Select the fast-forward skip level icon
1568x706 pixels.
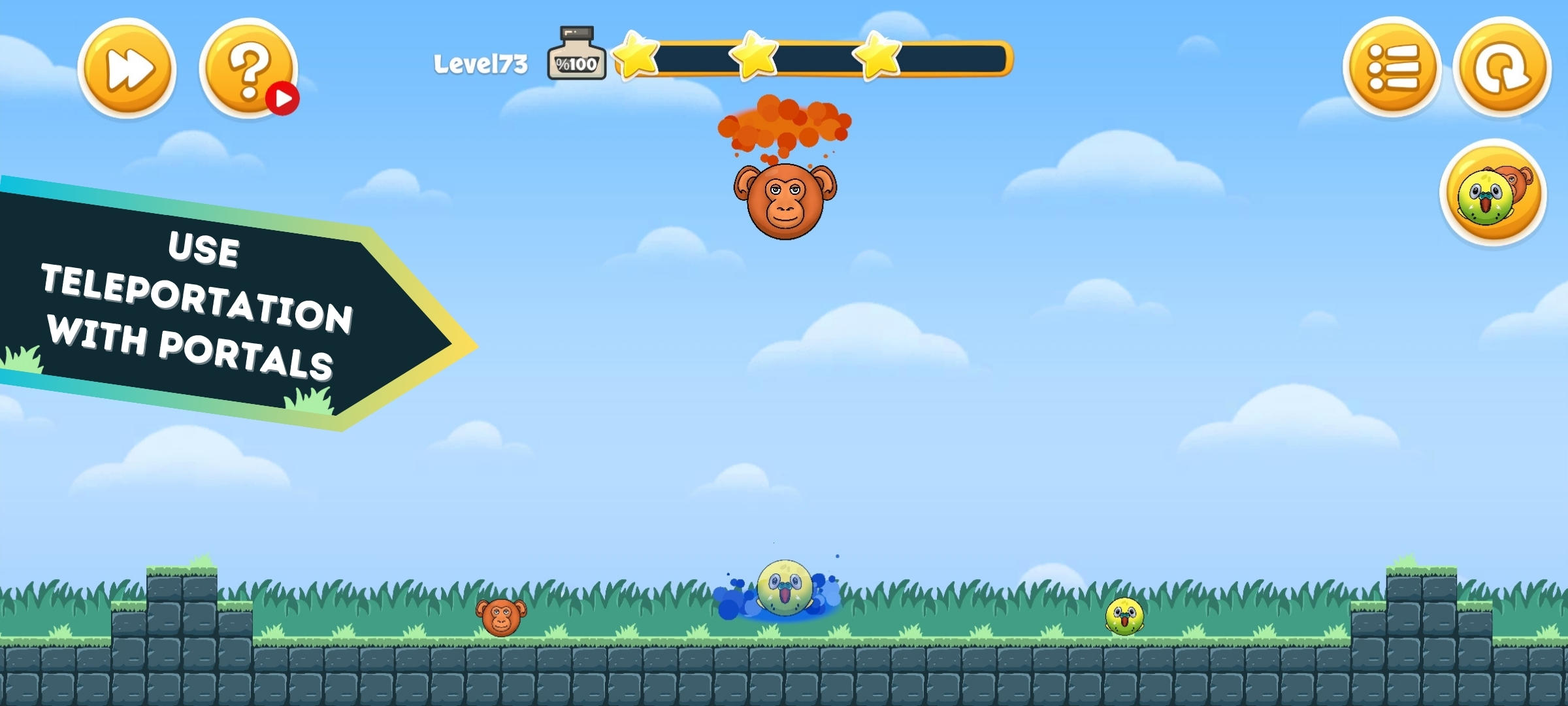126,67
